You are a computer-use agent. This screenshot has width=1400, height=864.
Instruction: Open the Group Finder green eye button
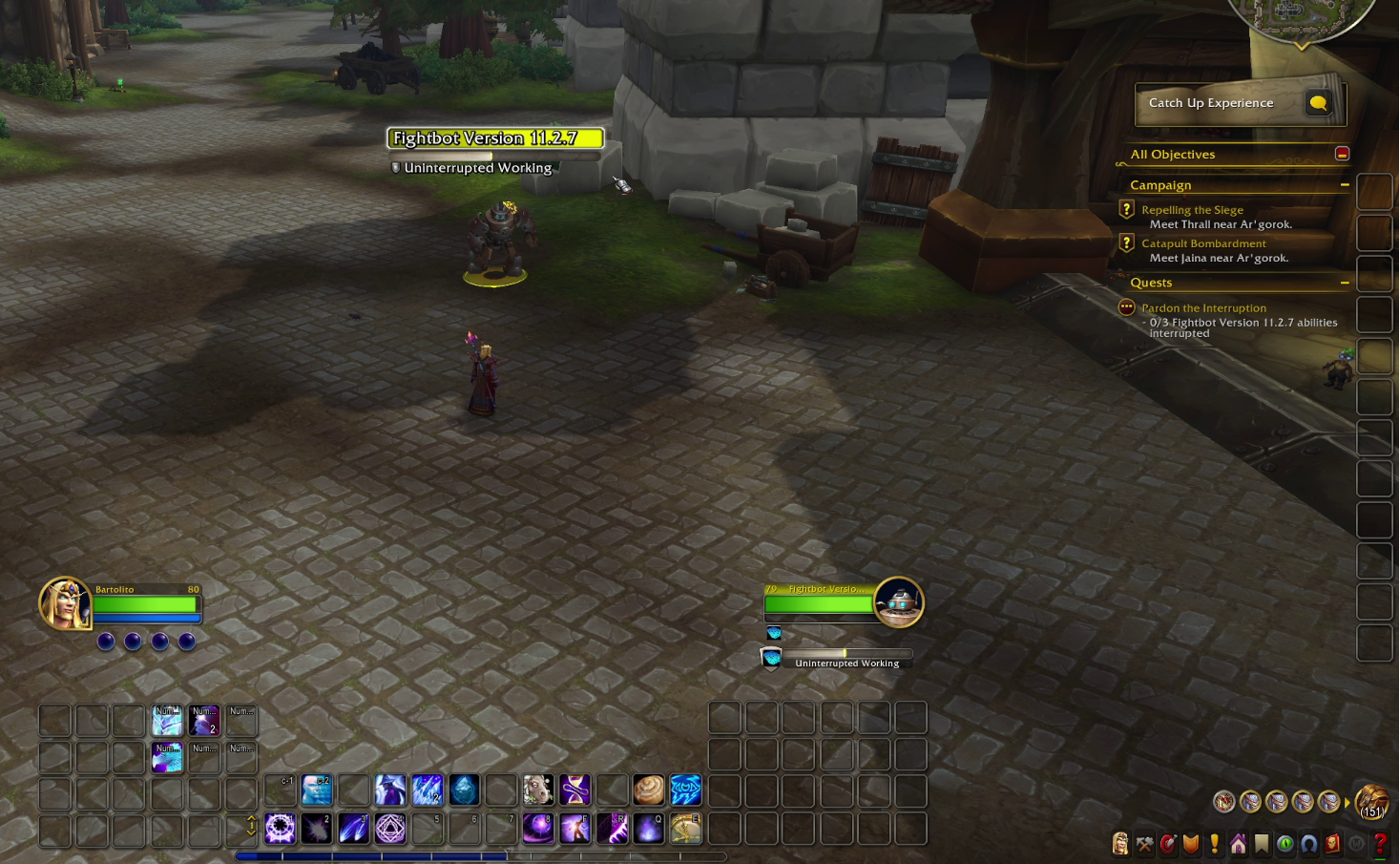coord(1285,844)
